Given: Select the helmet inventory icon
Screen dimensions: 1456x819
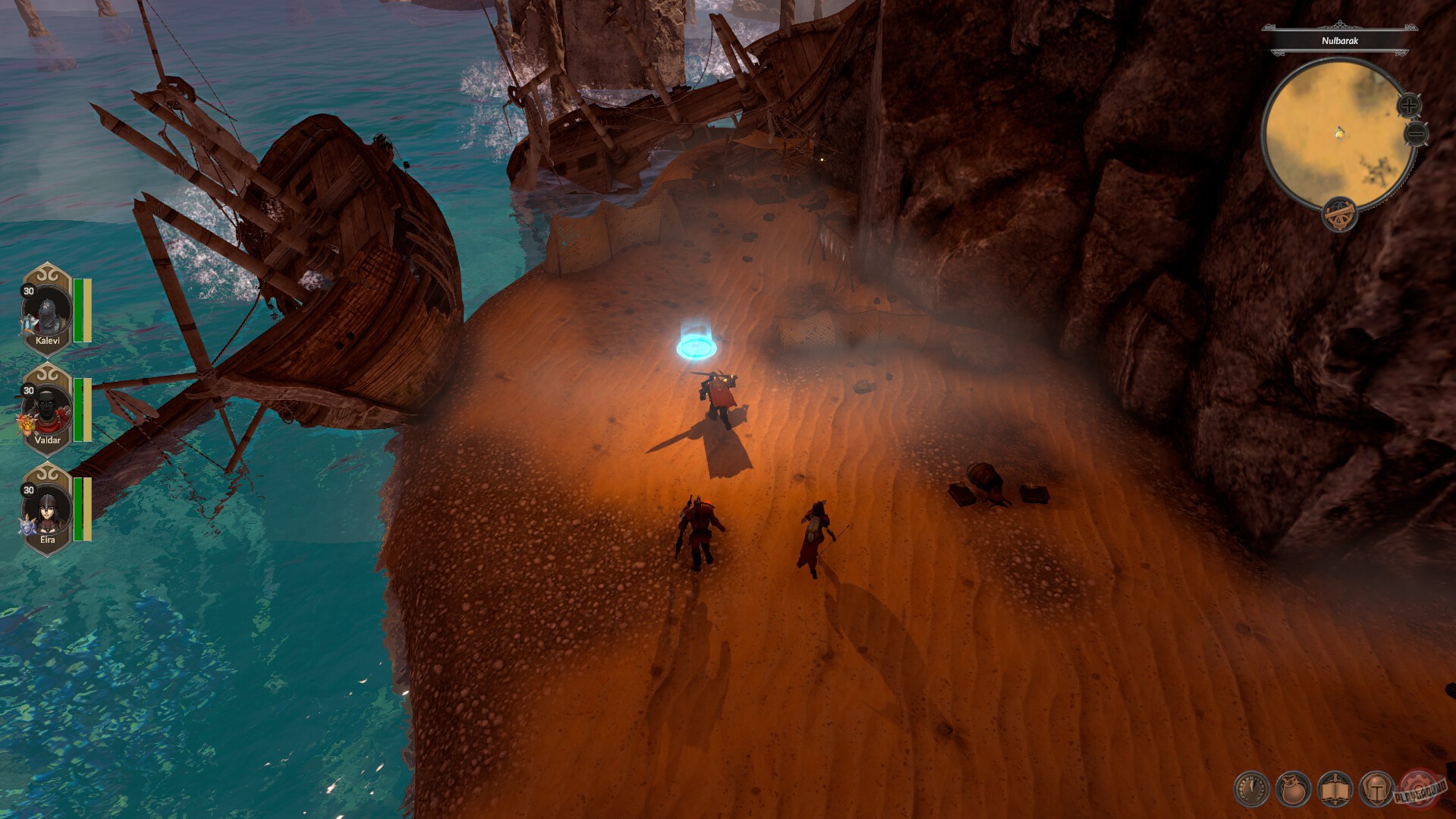Looking at the screenshot, I should (x=1375, y=790).
